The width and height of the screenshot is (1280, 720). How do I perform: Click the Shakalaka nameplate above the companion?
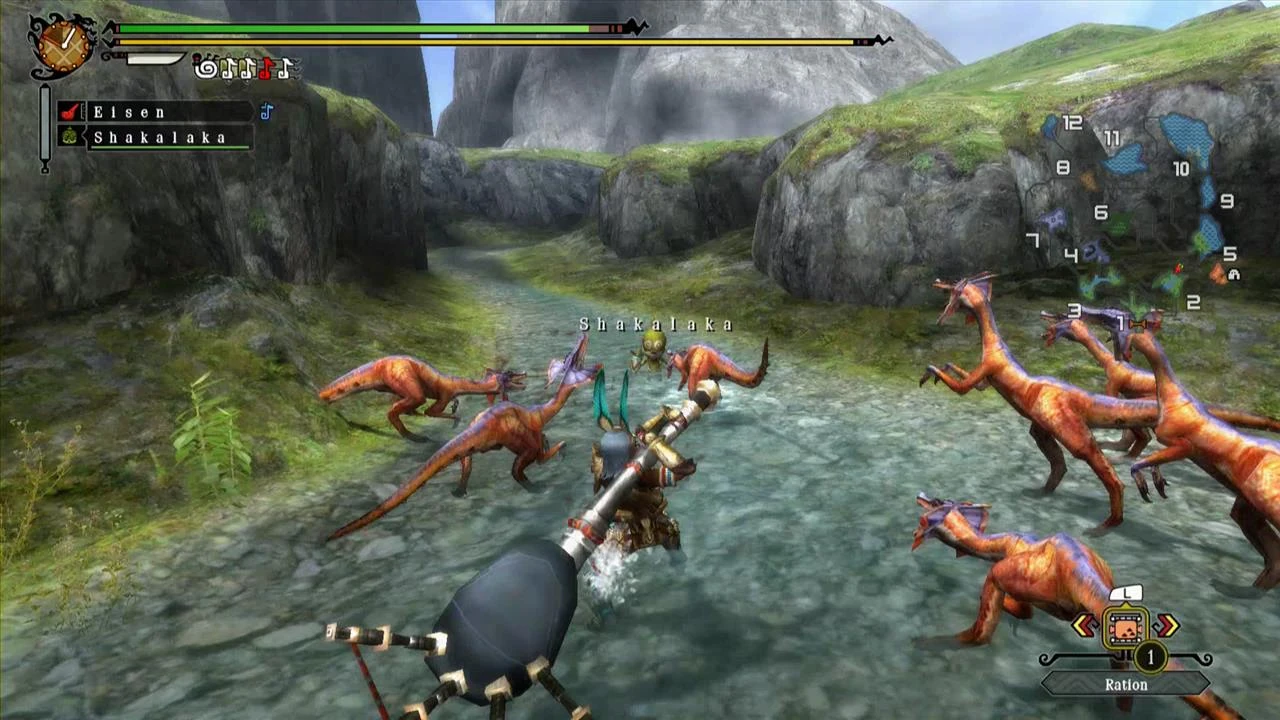[655, 324]
